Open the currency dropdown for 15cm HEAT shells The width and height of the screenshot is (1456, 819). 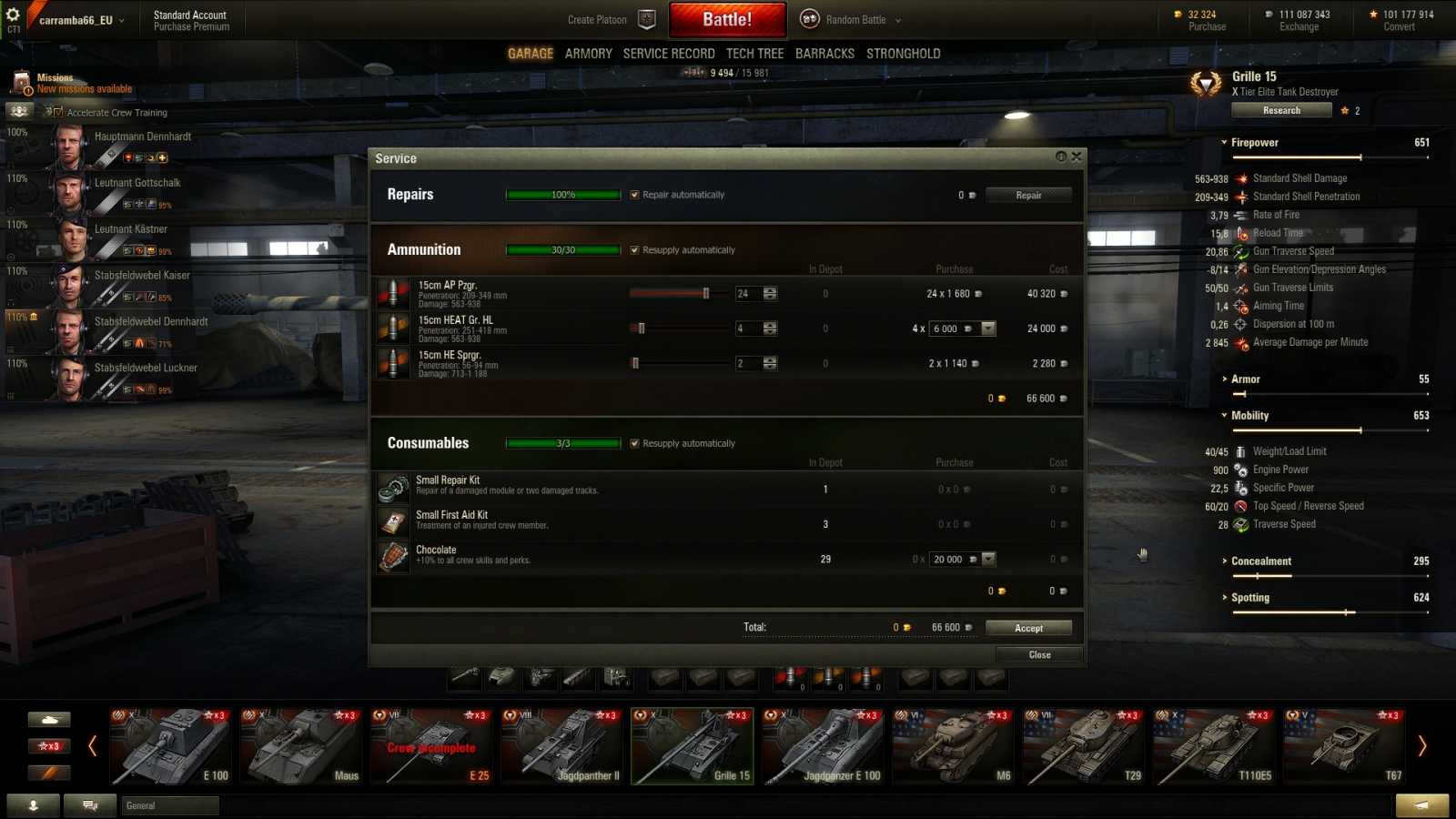[988, 328]
